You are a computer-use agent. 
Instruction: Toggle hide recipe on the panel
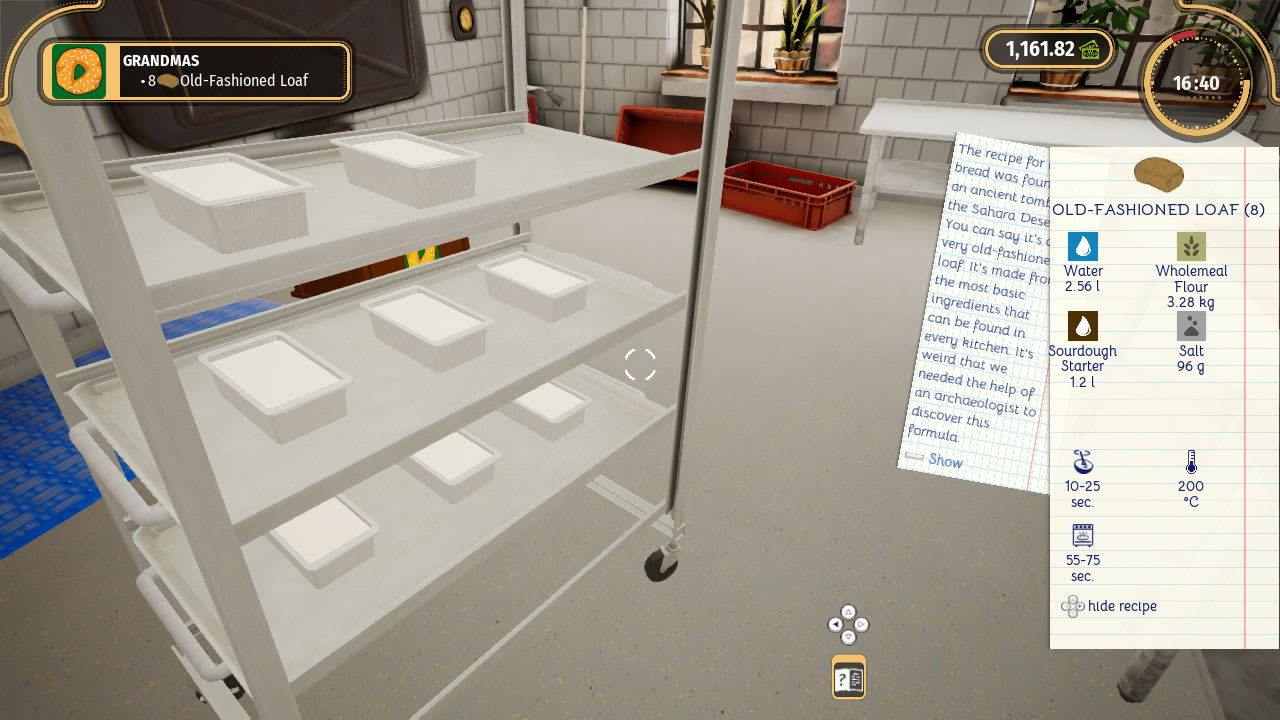pyautogui.click(x=1125, y=606)
